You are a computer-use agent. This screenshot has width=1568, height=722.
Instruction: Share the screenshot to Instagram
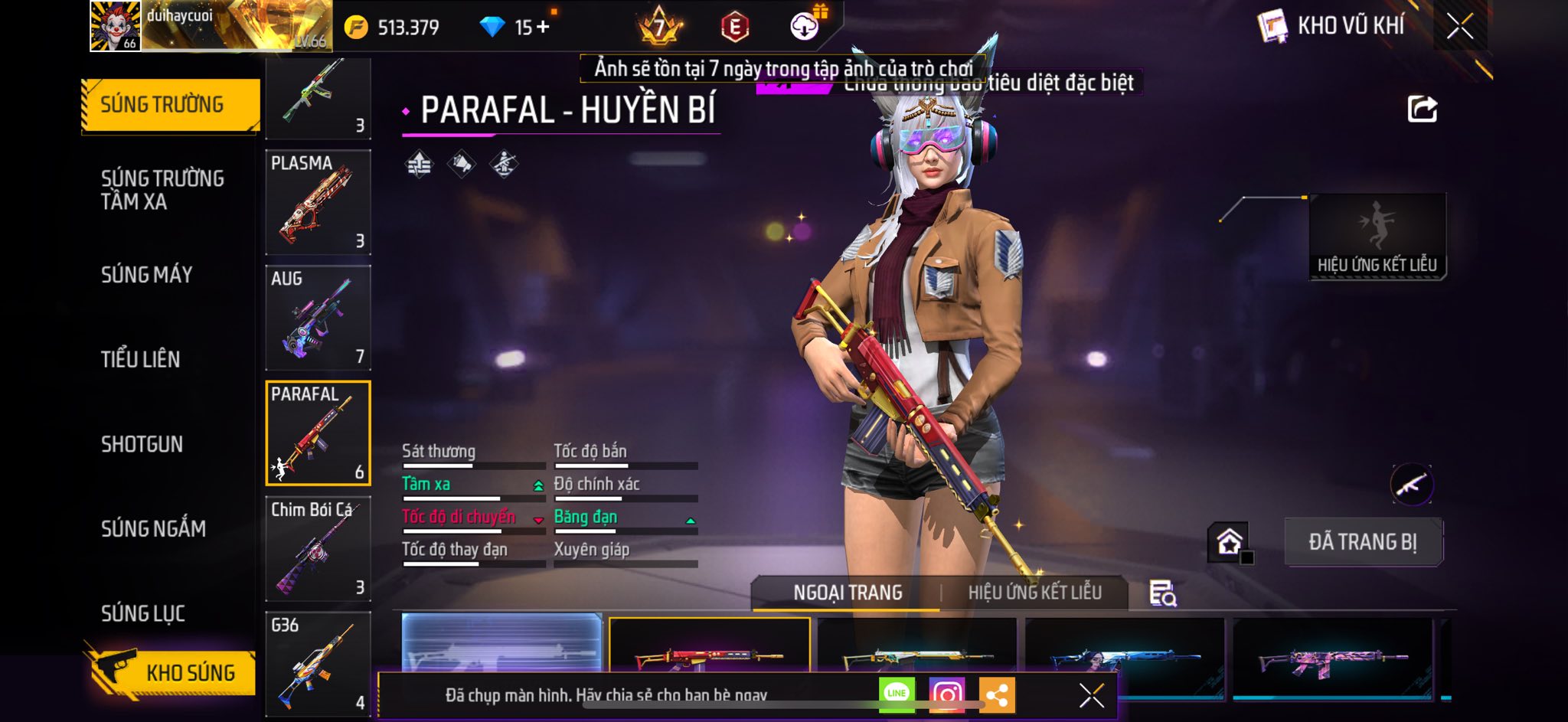pyautogui.click(x=946, y=694)
